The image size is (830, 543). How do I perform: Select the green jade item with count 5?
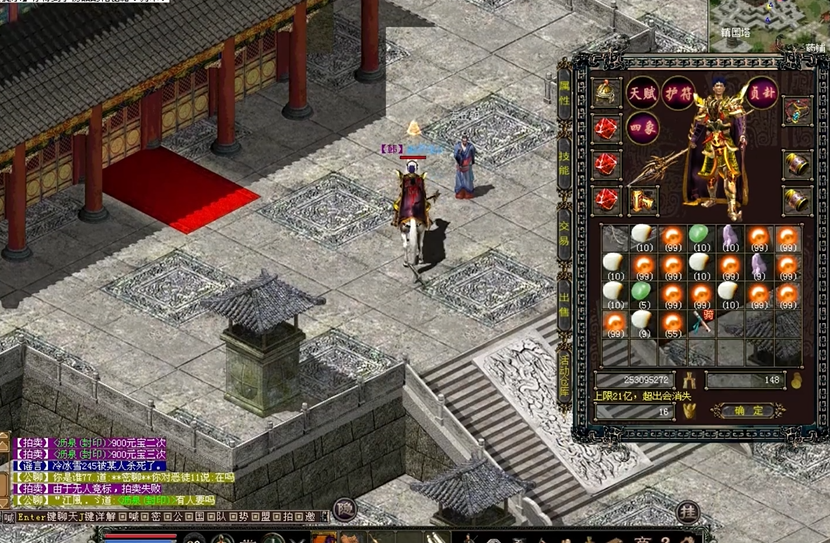point(641,292)
